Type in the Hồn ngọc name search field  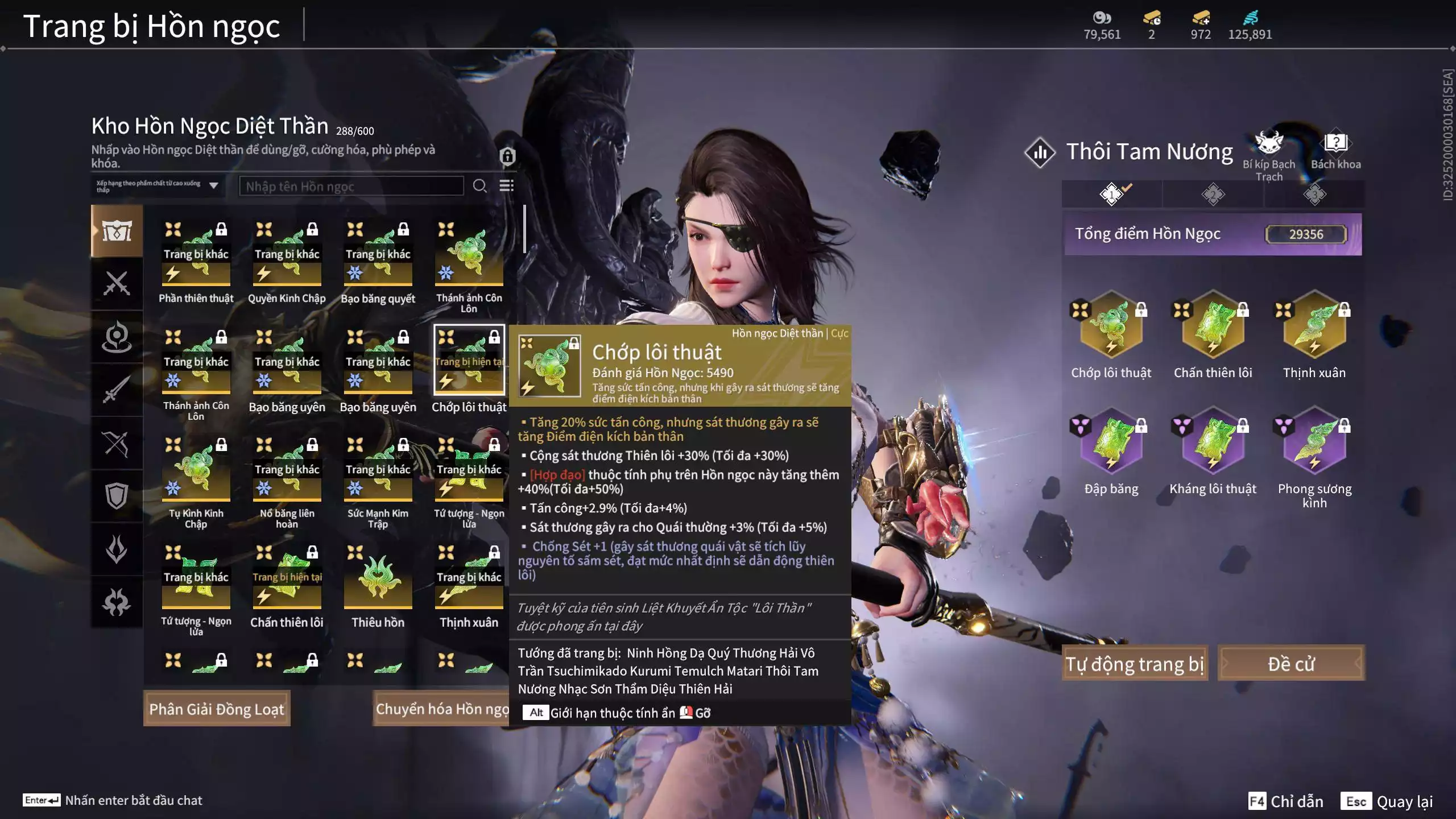[351, 186]
